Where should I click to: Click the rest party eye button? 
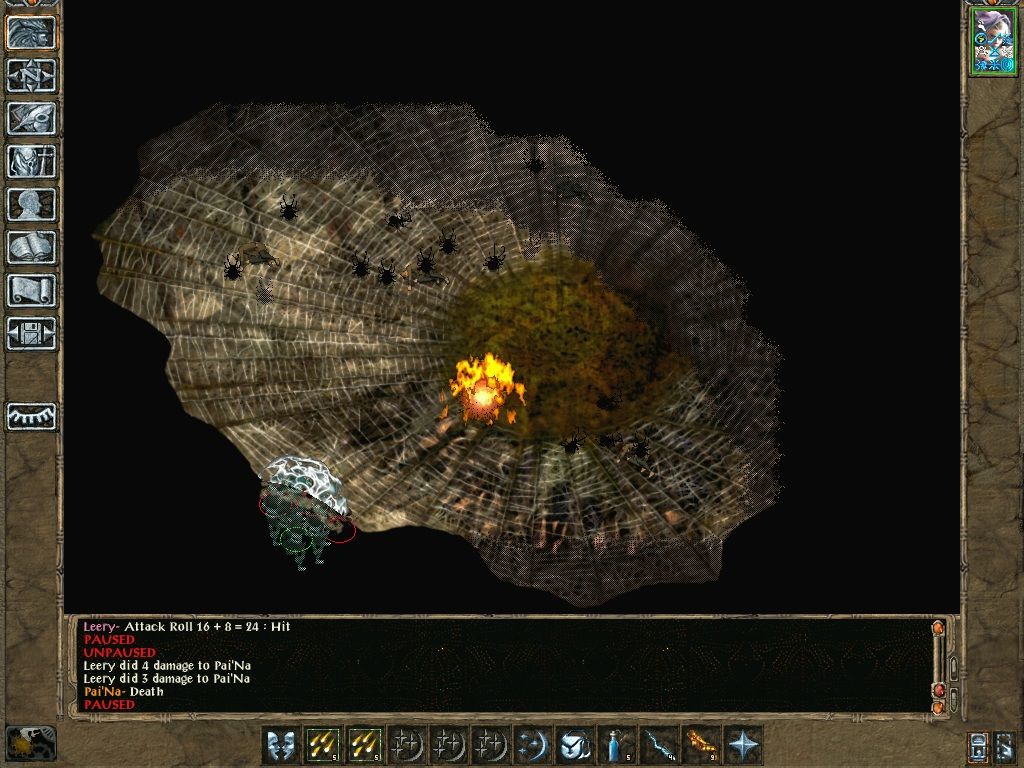[x=32, y=416]
